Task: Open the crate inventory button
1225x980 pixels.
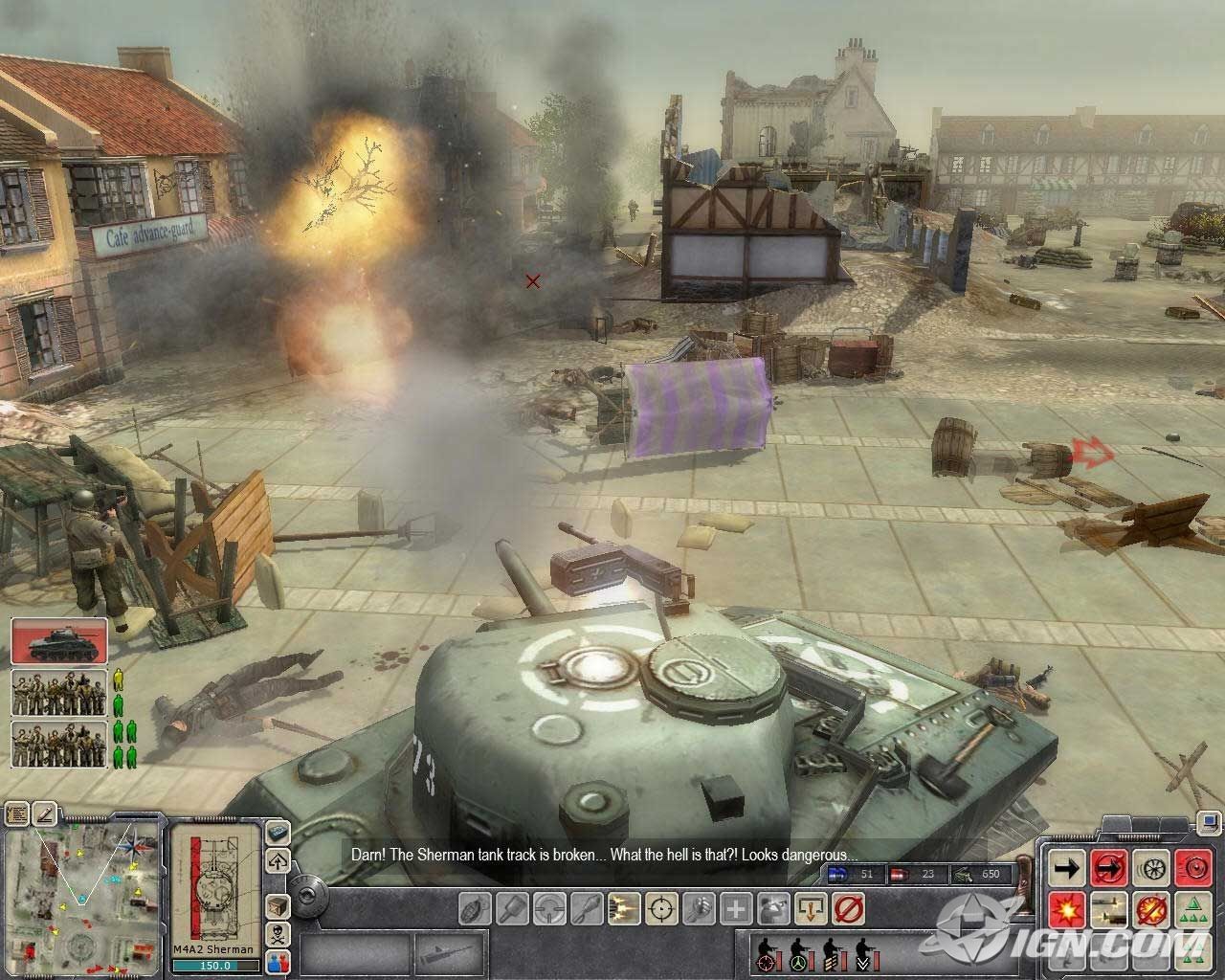Action: pyautogui.click(x=278, y=904)
